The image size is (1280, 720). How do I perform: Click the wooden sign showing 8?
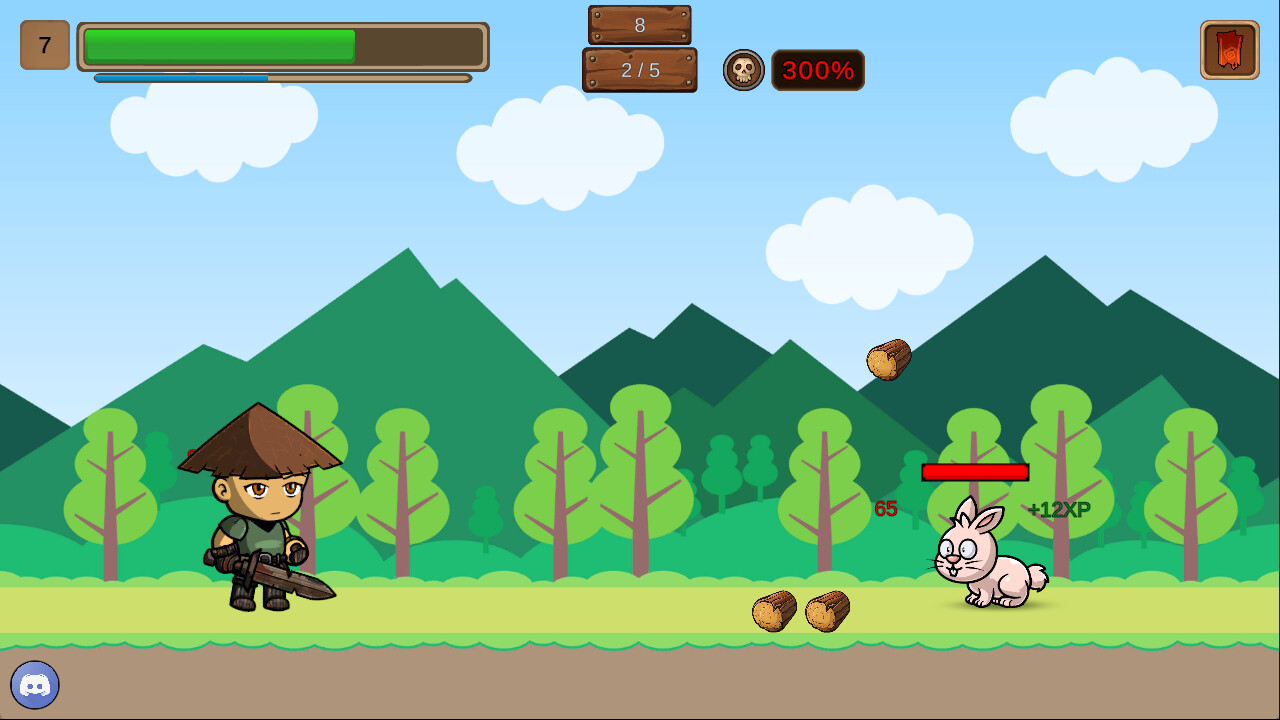tap(639, 22)
